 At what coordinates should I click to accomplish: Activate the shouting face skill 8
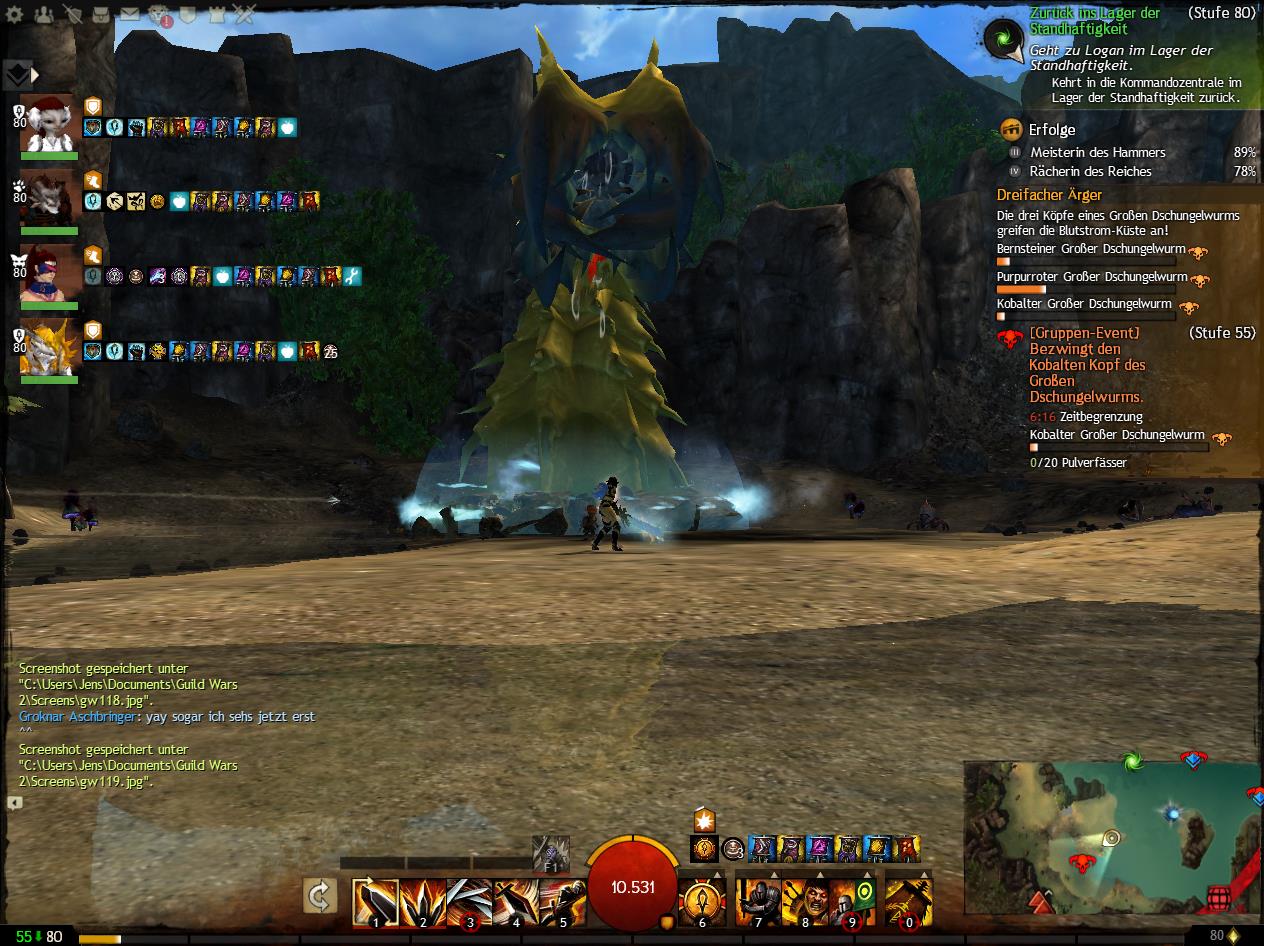805,902
